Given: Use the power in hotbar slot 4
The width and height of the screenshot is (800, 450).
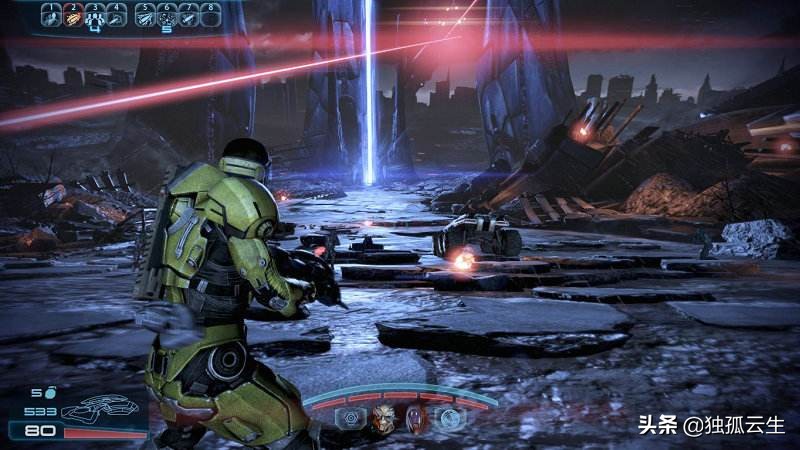Looking at the screenshot, I should (117, 15).
